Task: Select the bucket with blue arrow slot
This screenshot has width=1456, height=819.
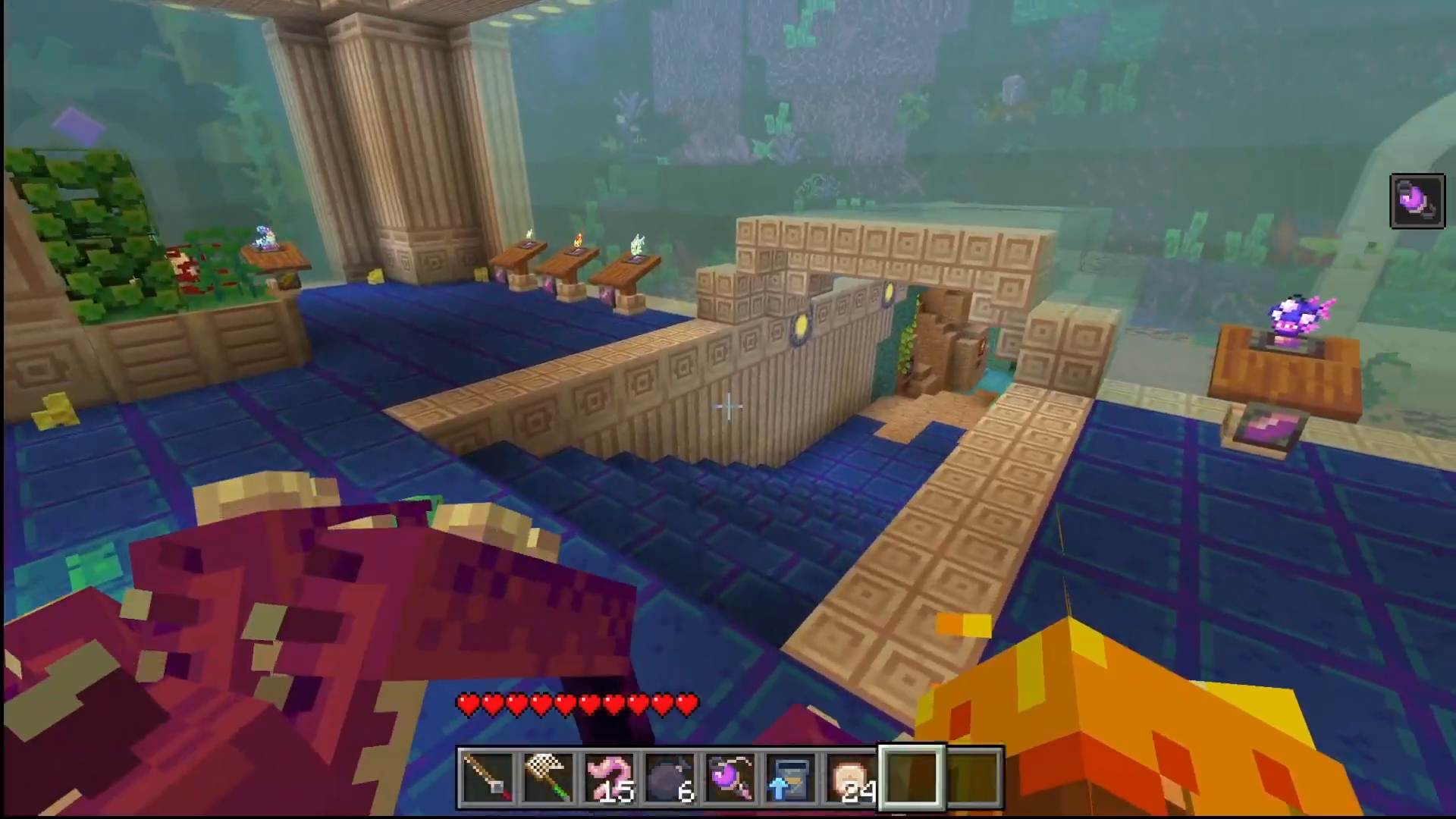Action: (x=791, y=778)
